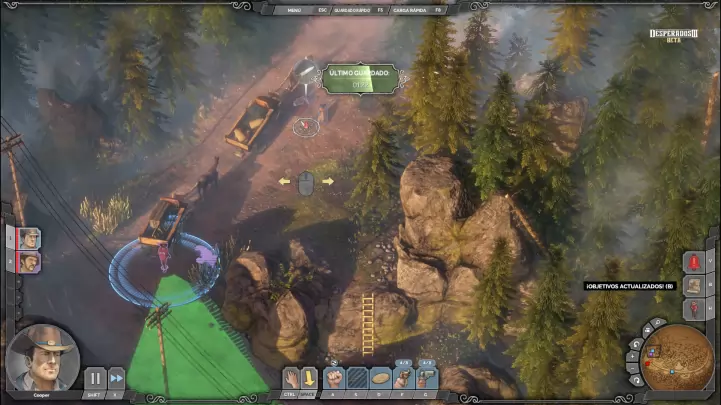
Task: Select the fake coin ability
Action: coord(380,378)
